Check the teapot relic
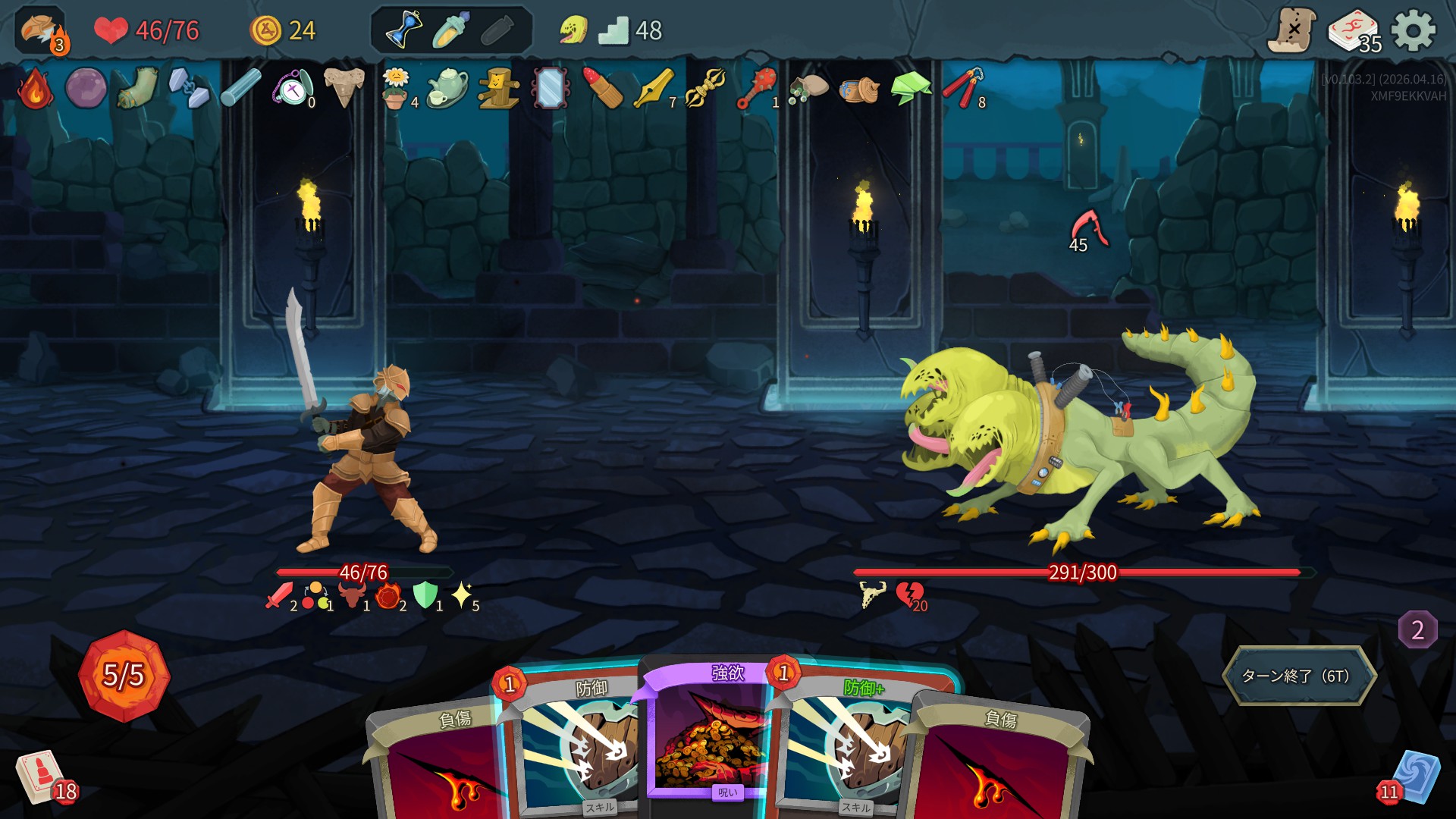Screen dimensions: 1456x819 pos(446,89)
